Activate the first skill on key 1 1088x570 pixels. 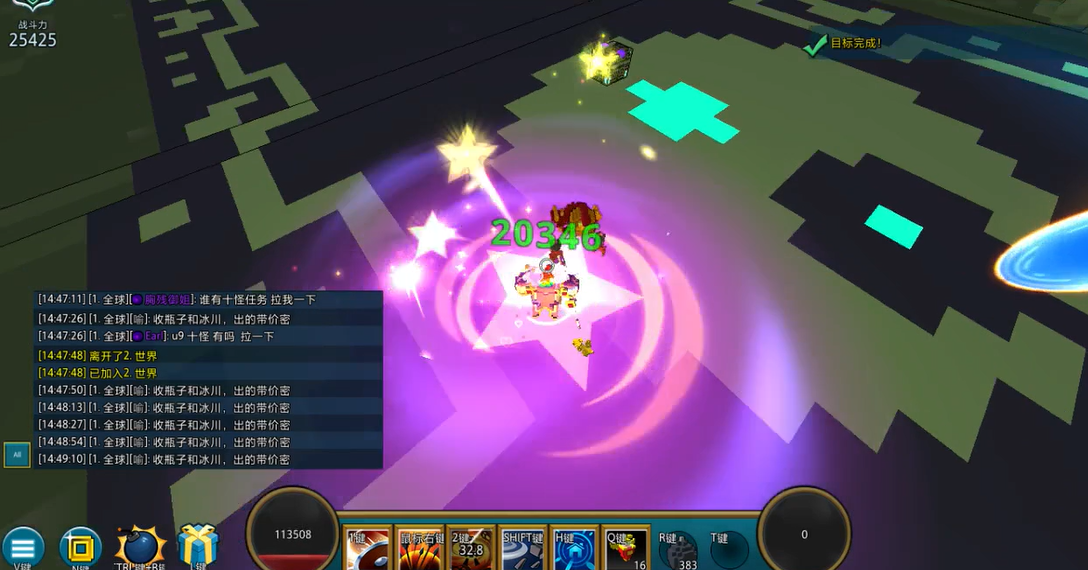(x=367, y=550)
